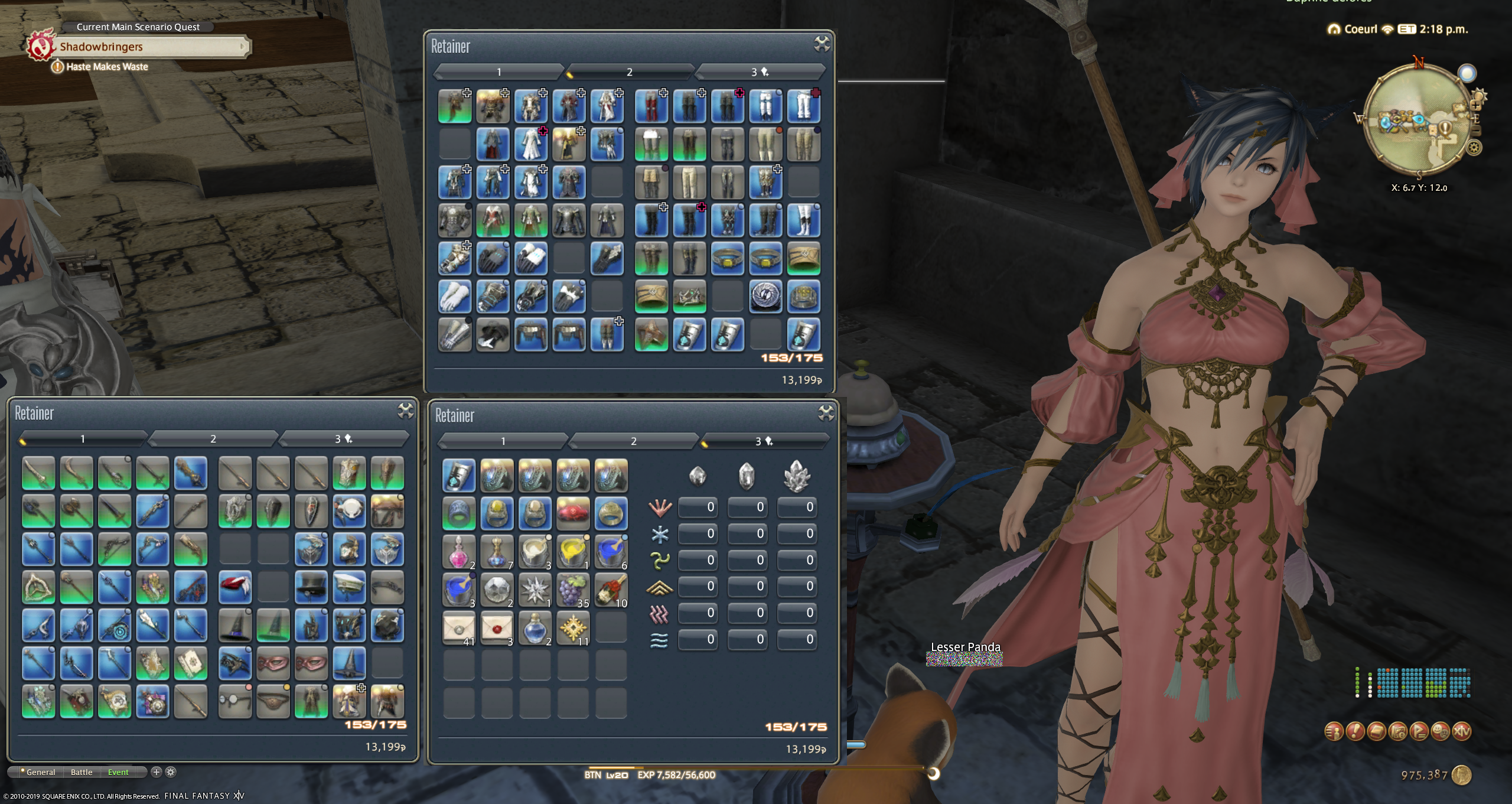Switch to the Battle chat tab
This screenshot has height=804, width=1512.
(x=82, y=772)
